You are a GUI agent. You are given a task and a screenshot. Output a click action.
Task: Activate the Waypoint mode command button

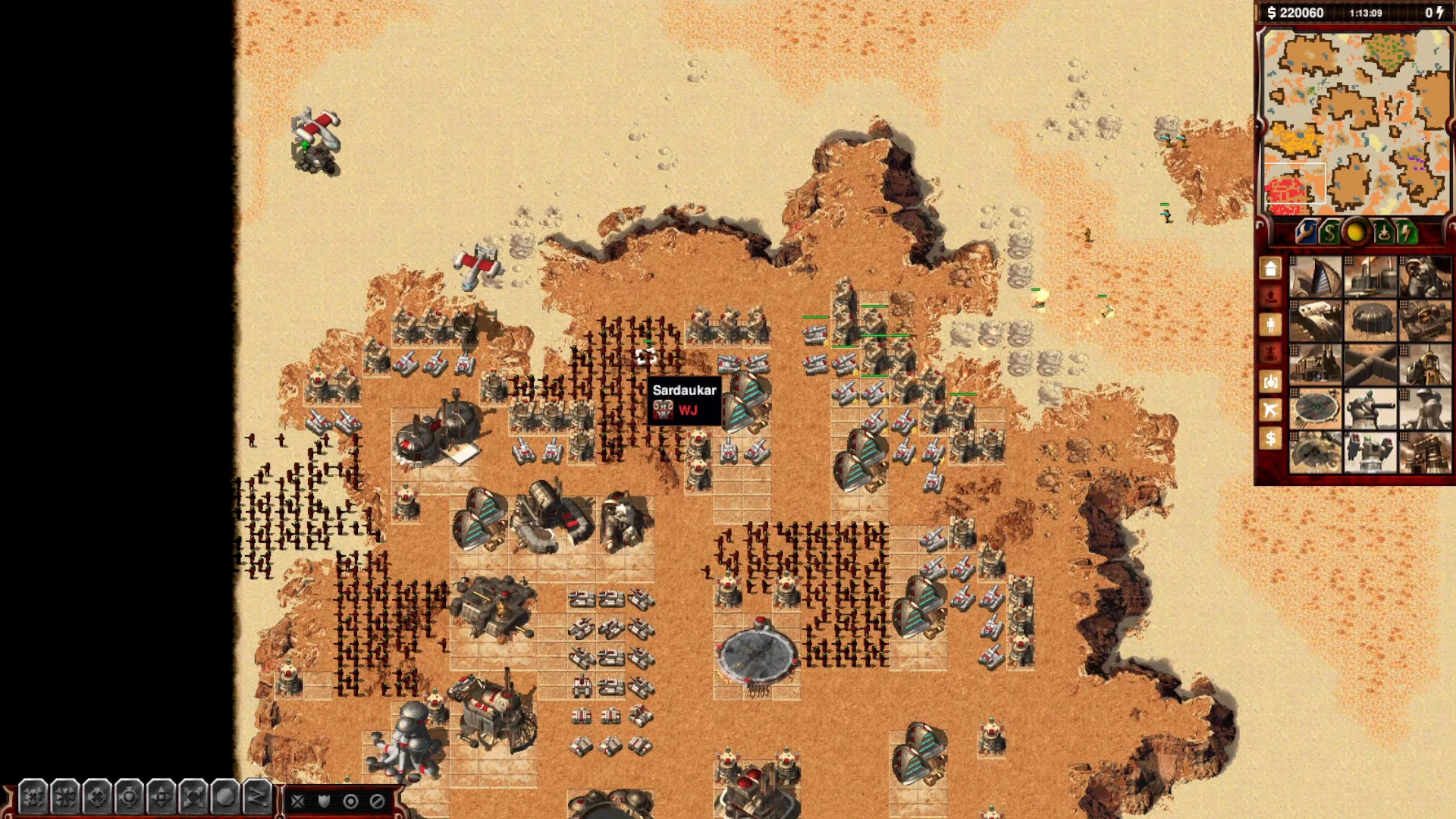tap(257, 798)
